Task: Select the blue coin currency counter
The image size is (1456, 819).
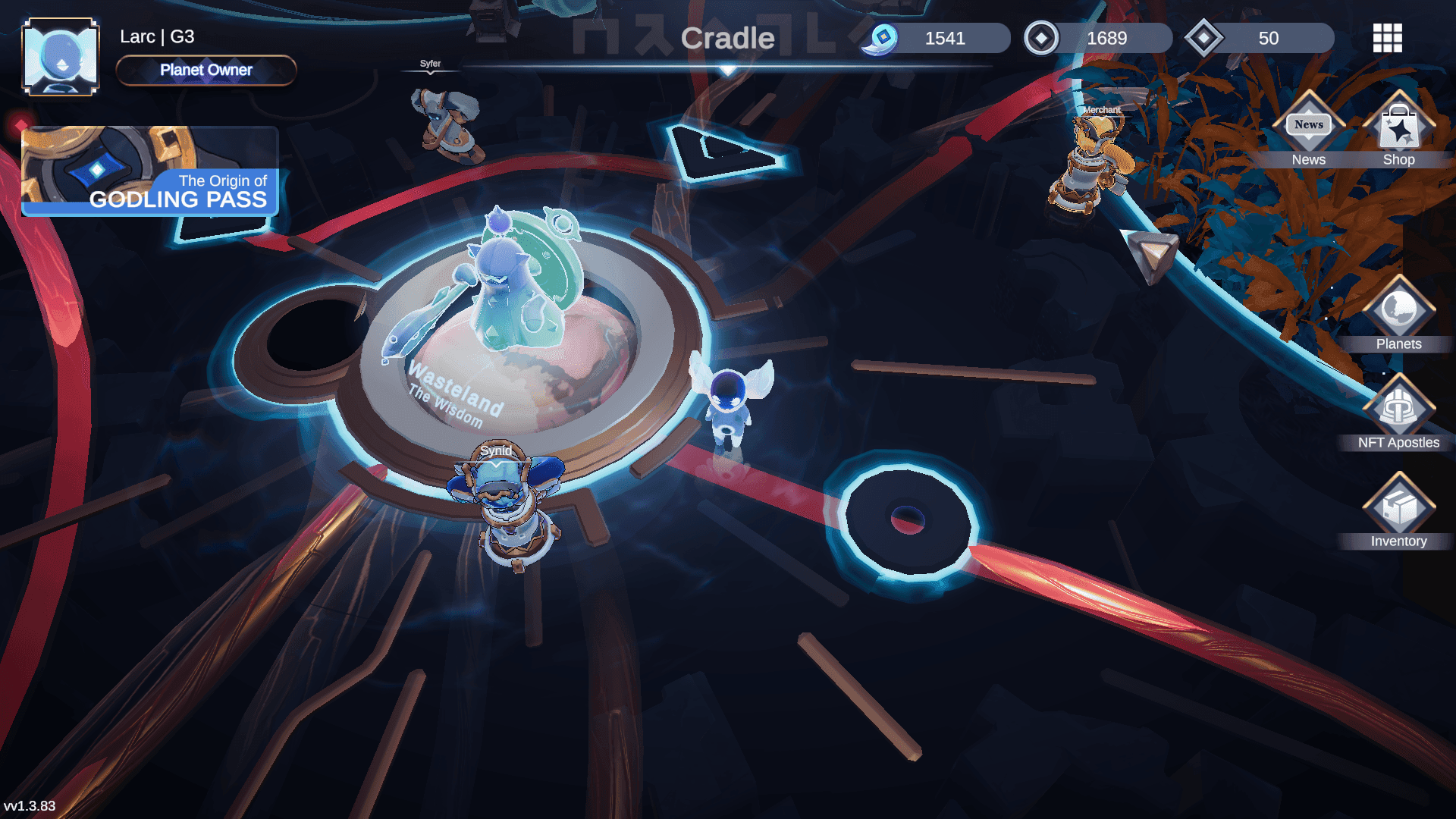Action: [936, 38]
